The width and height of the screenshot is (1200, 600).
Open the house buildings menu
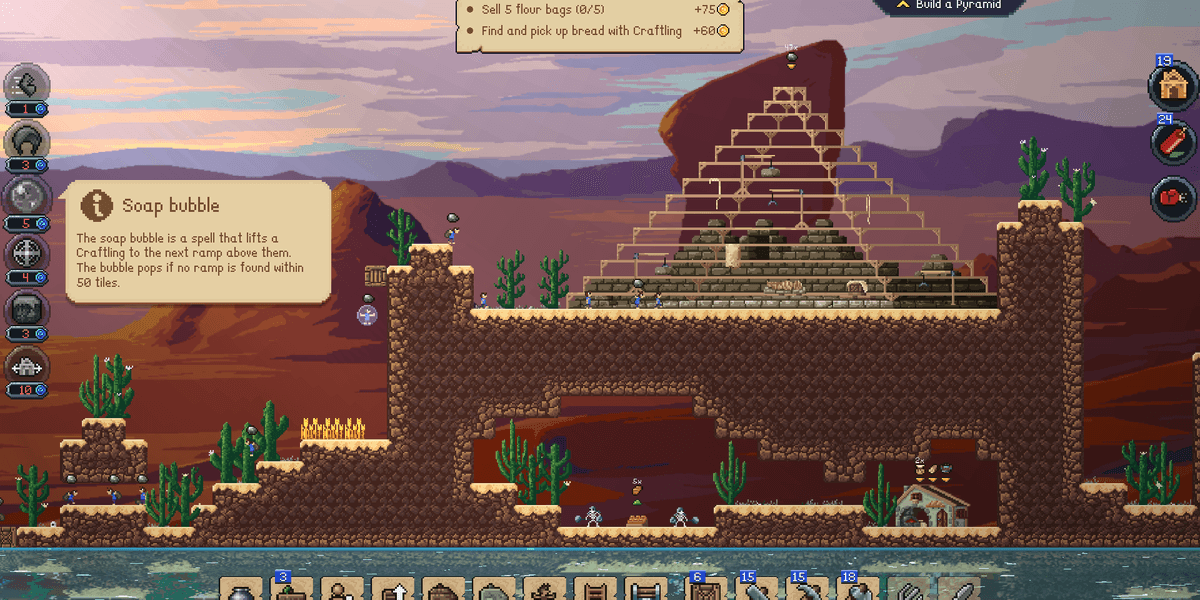click(x=1172, y=86)
